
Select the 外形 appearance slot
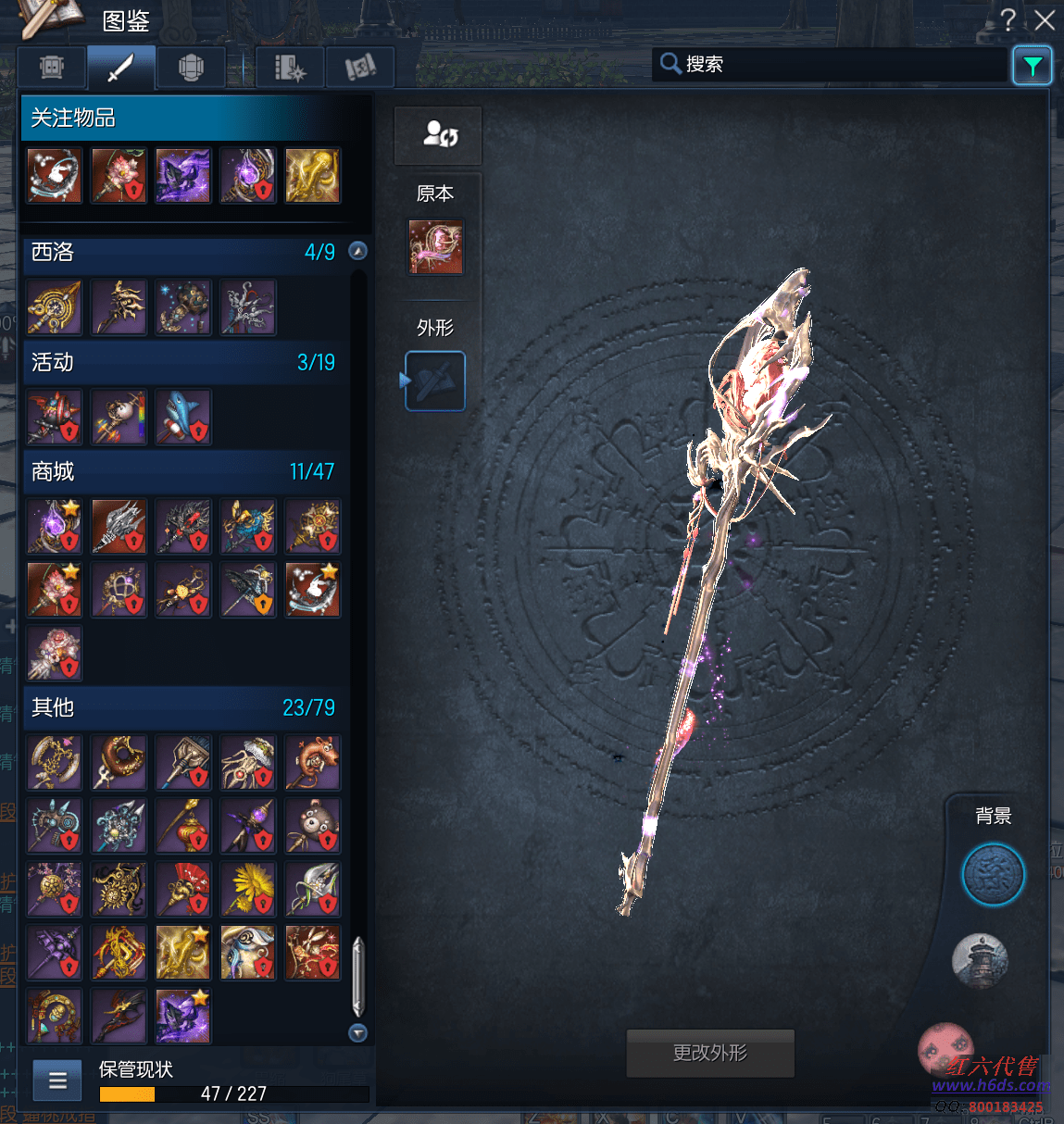[x=435, y=381]
